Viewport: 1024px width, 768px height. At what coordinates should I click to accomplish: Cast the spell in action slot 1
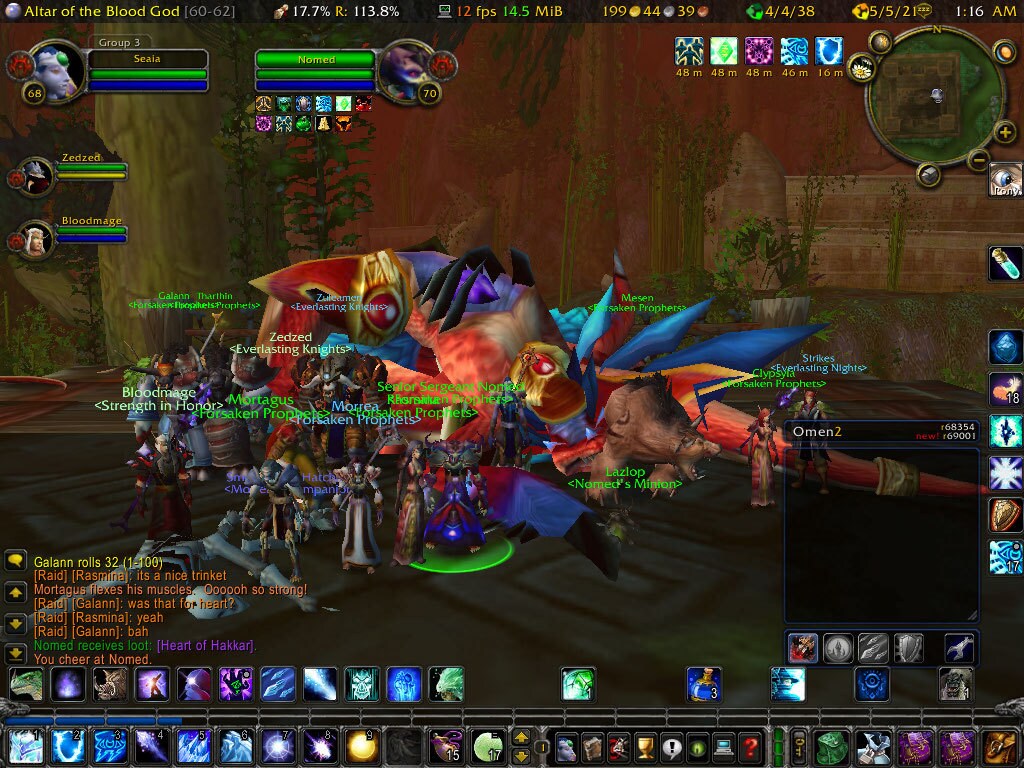tap(25, 746)
